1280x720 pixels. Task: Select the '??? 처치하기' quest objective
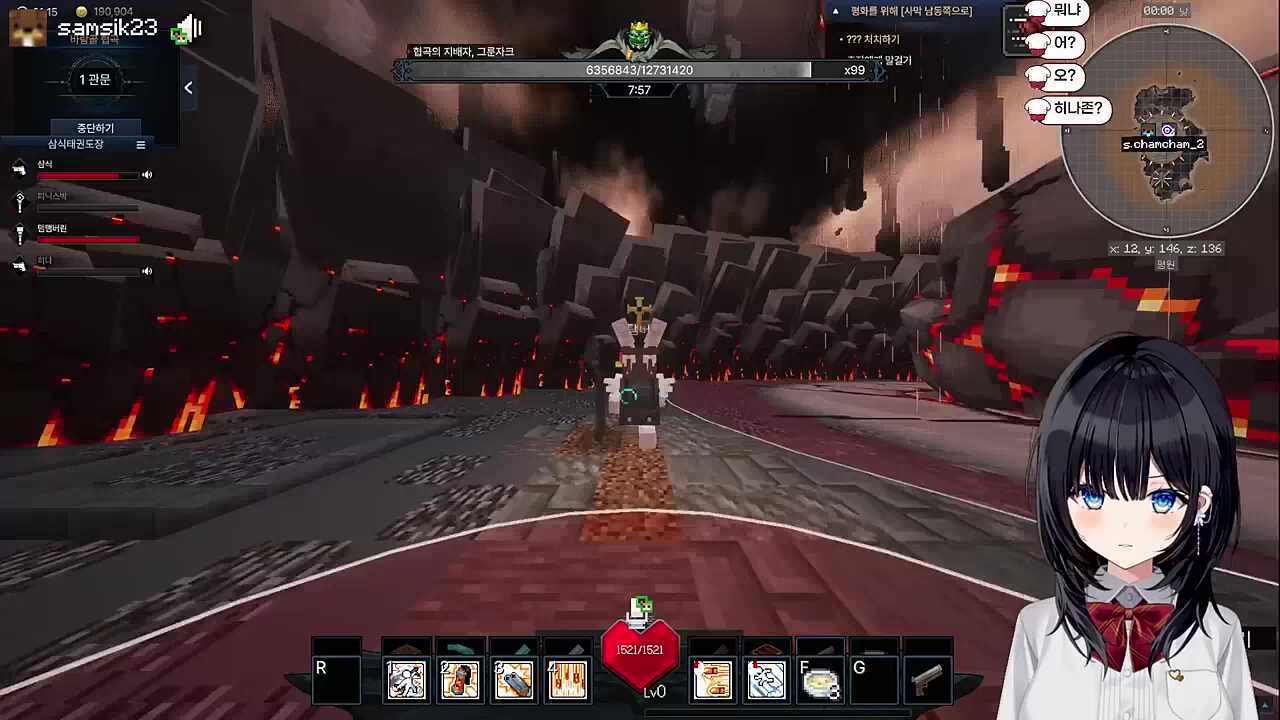(873, 38)
